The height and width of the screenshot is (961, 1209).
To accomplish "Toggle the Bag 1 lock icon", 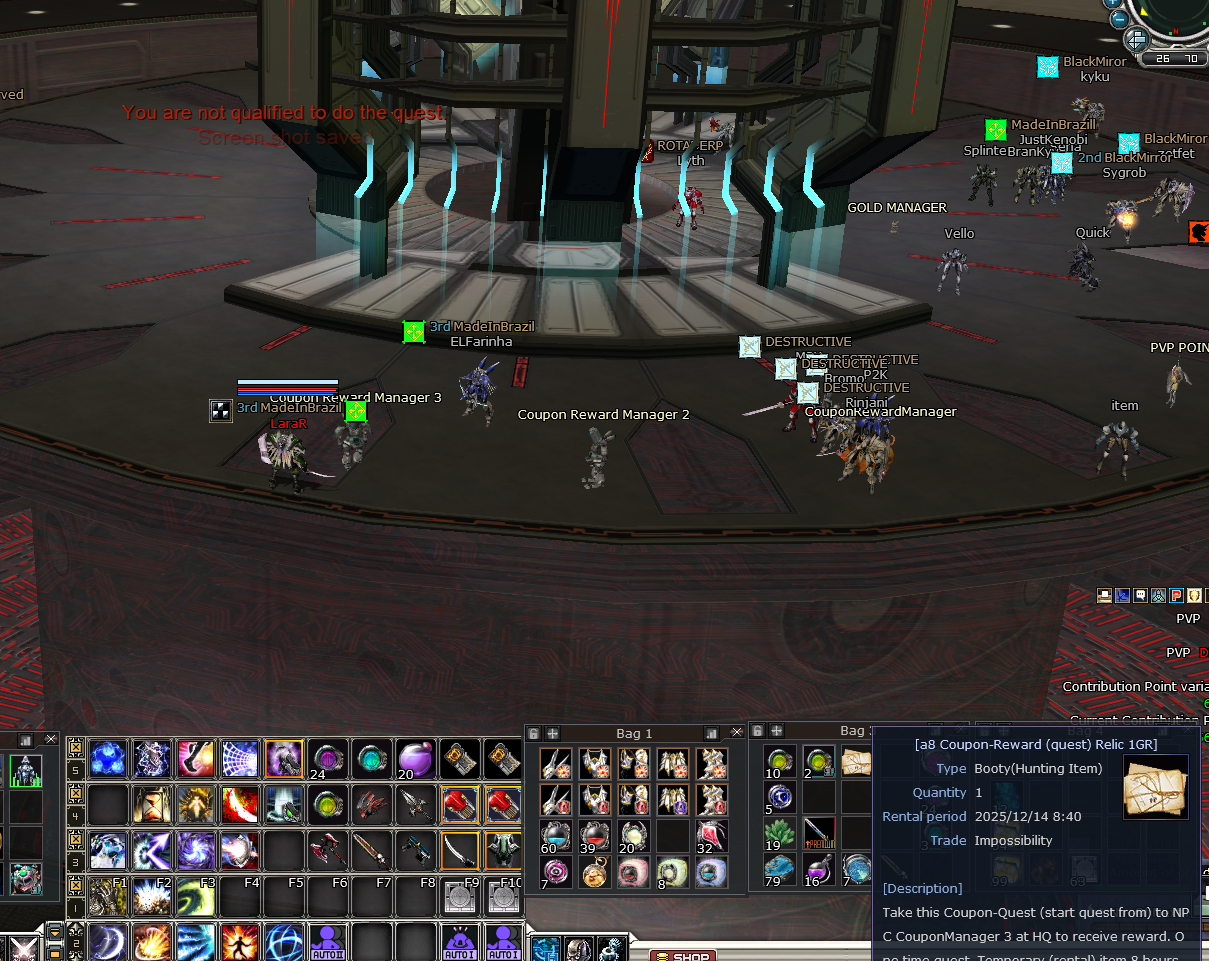I will pos(534,733).
